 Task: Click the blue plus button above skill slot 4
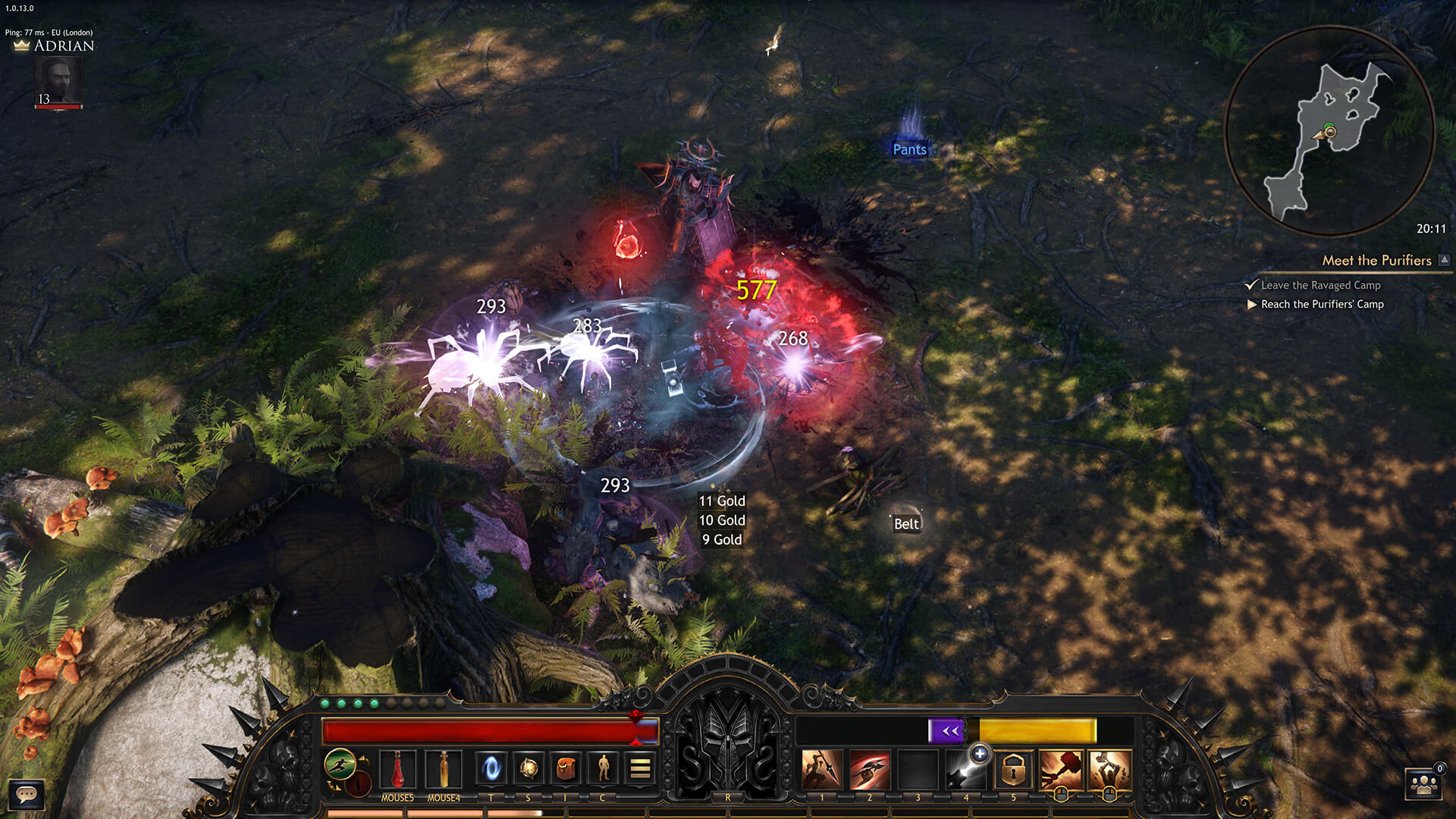(x=980, y=753)
